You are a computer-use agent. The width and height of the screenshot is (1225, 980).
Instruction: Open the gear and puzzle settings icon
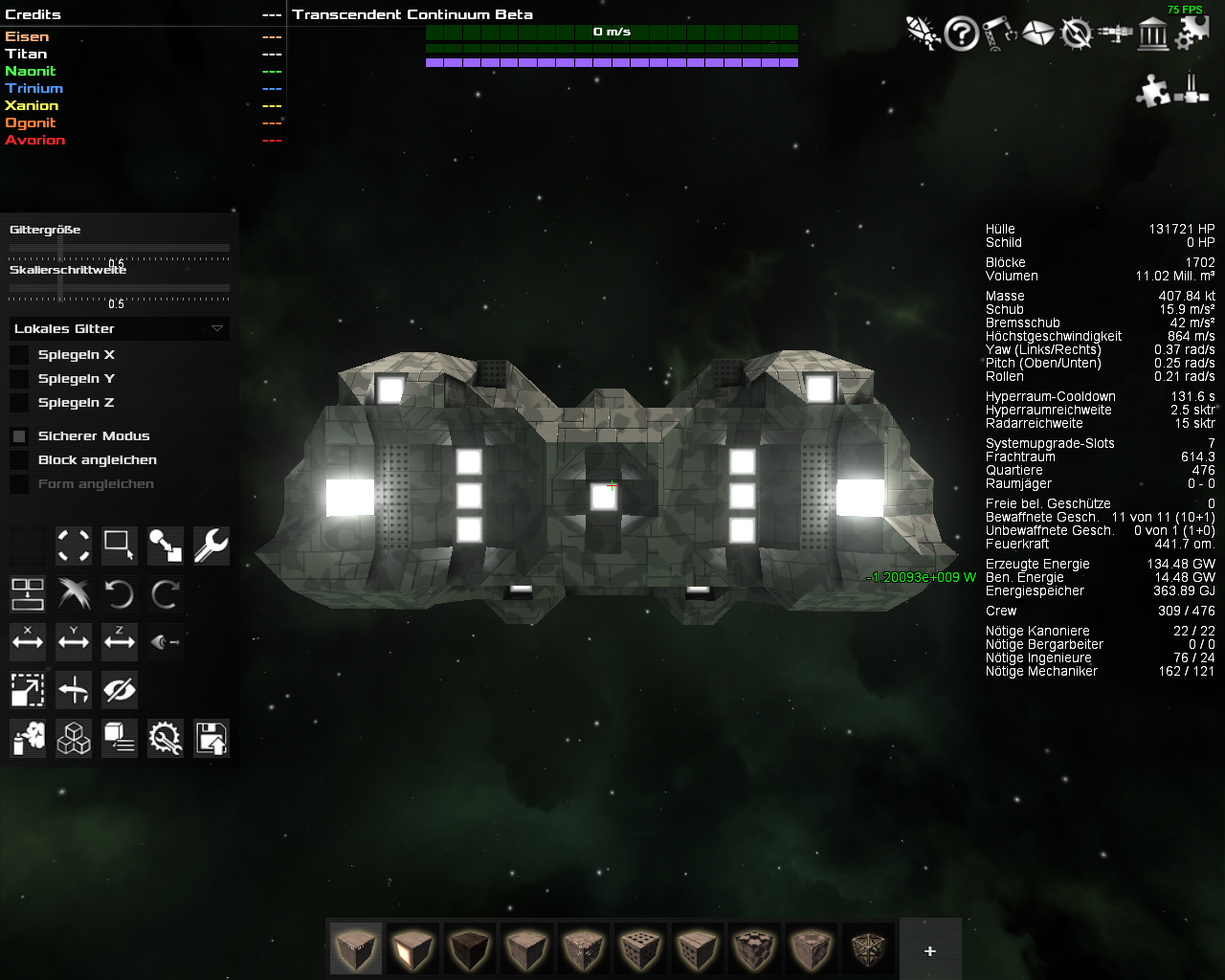pyautogui.click(x=1192, y=33)
